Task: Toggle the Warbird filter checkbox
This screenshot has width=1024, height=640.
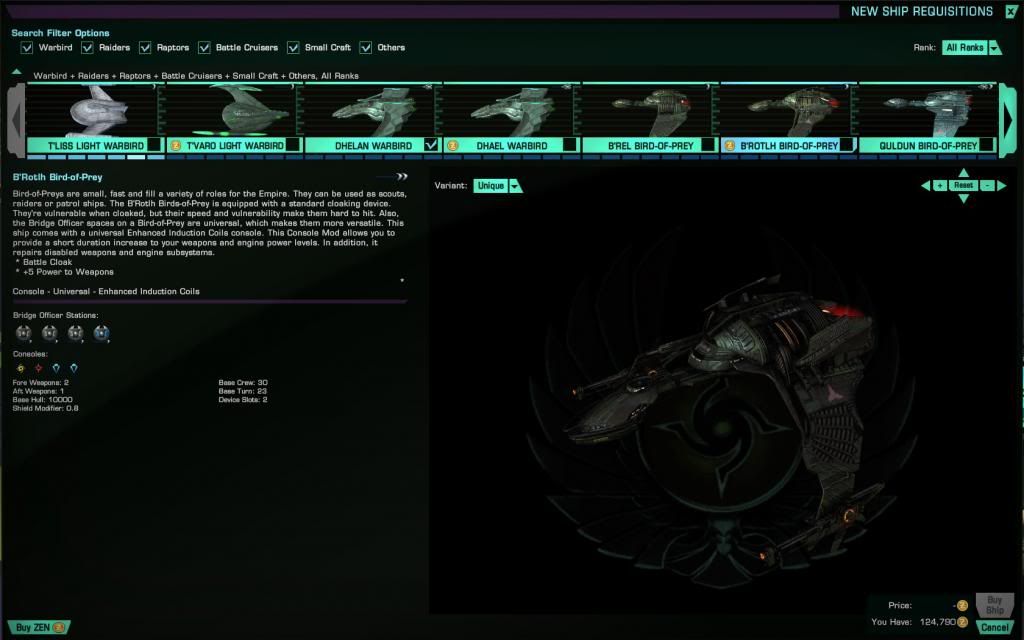Action: pyautogui.click(x=28, y=47)
